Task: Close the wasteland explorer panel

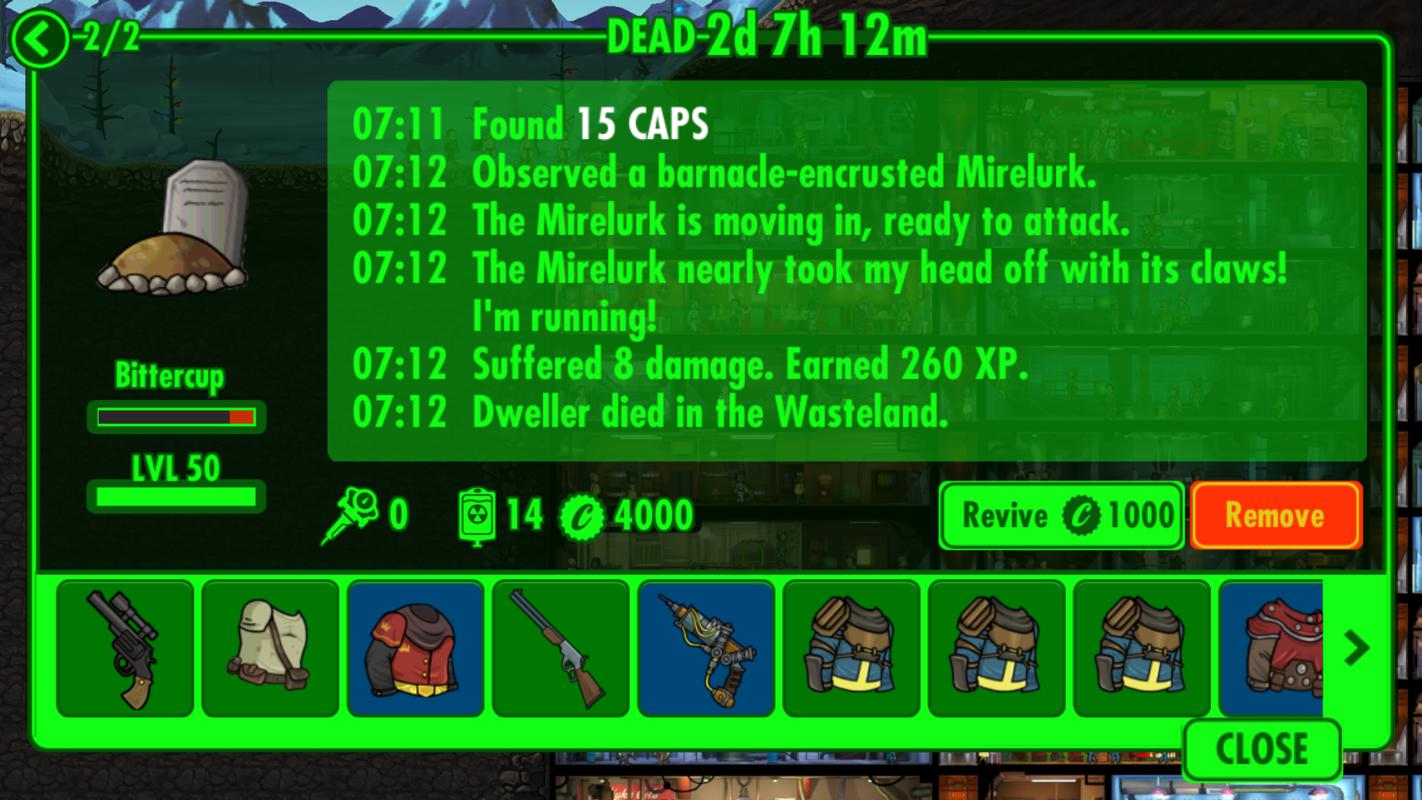Action: click(1261, 749)
